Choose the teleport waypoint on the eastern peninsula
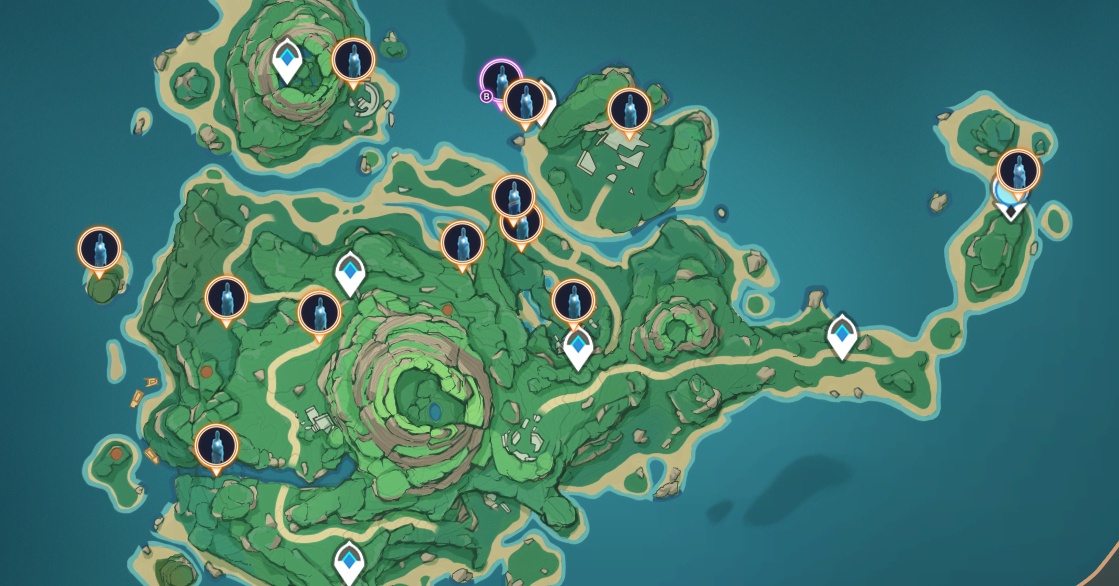 click(843, 335)
